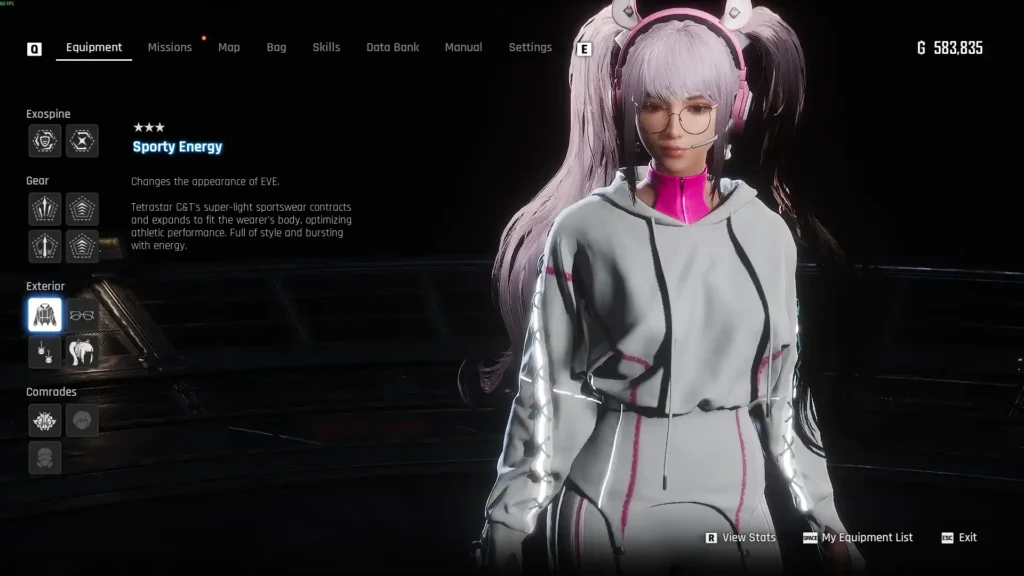Screen dimensions: 1024x576
Task: Open the Data Bank tab
Action: (393, 47)
